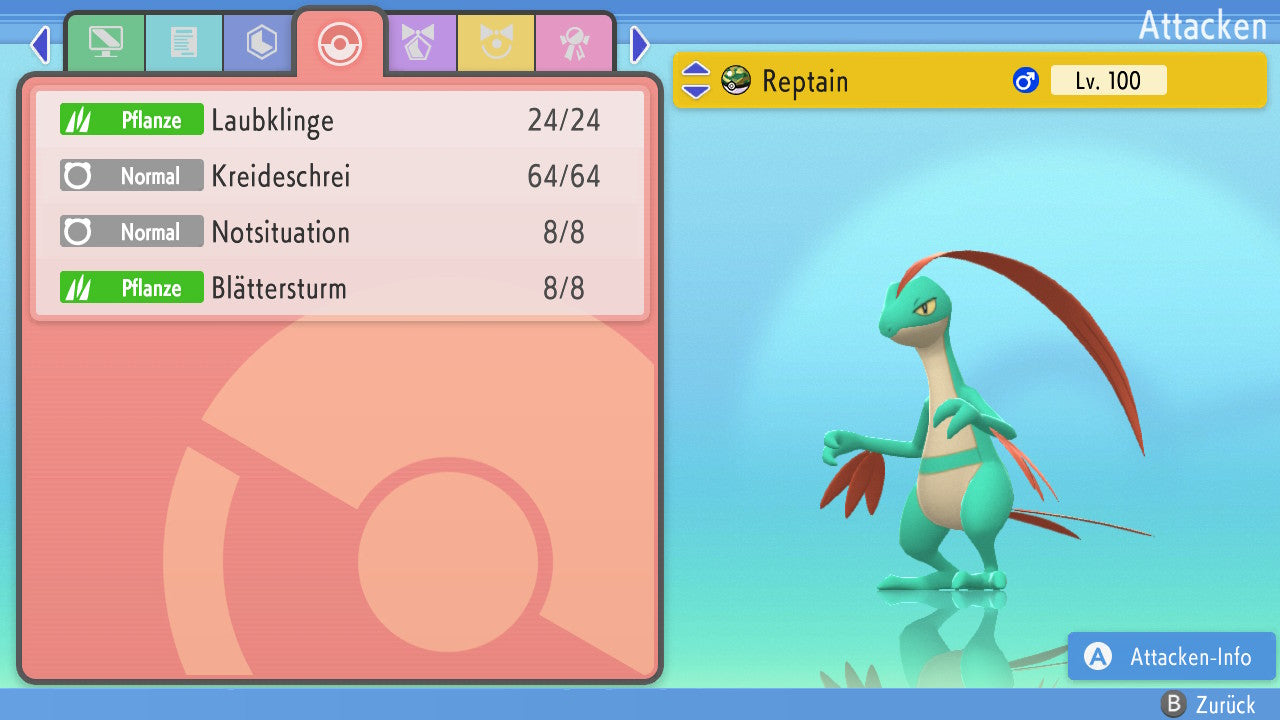Viewport: 1280px width, 720px height.
Task: Choose the Notsituation move row
Action: [x=340, y=232]
